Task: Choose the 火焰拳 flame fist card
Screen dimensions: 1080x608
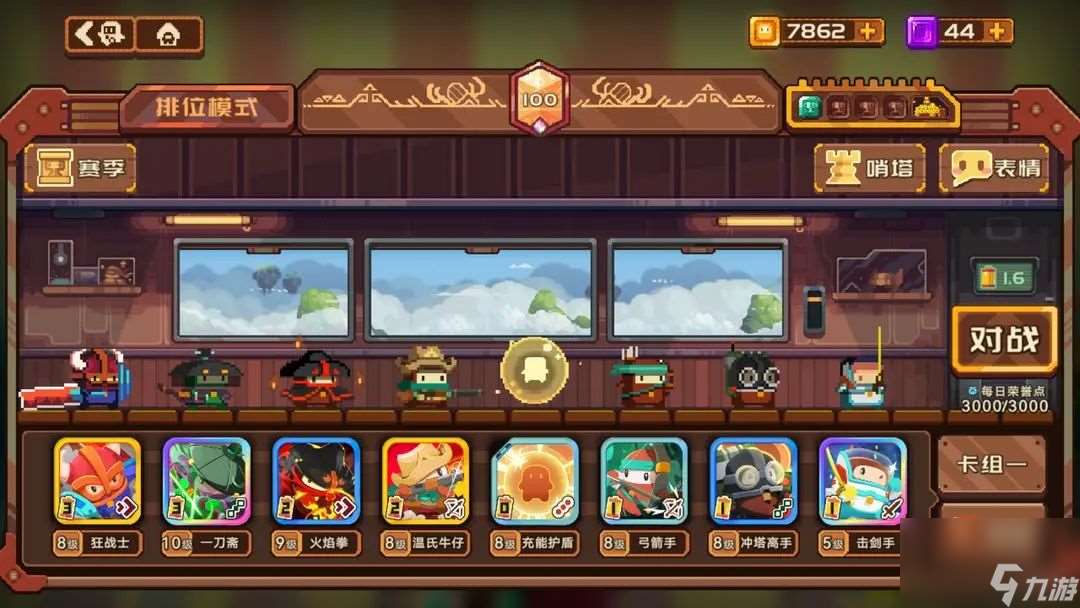Action: click(x=316, y=482)
